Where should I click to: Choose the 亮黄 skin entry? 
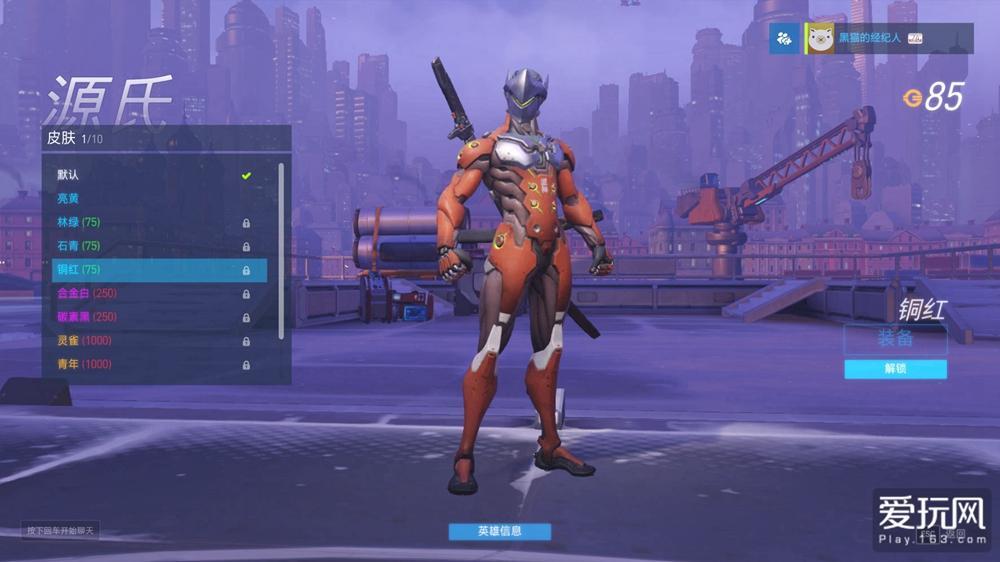(x=150, y=199)
